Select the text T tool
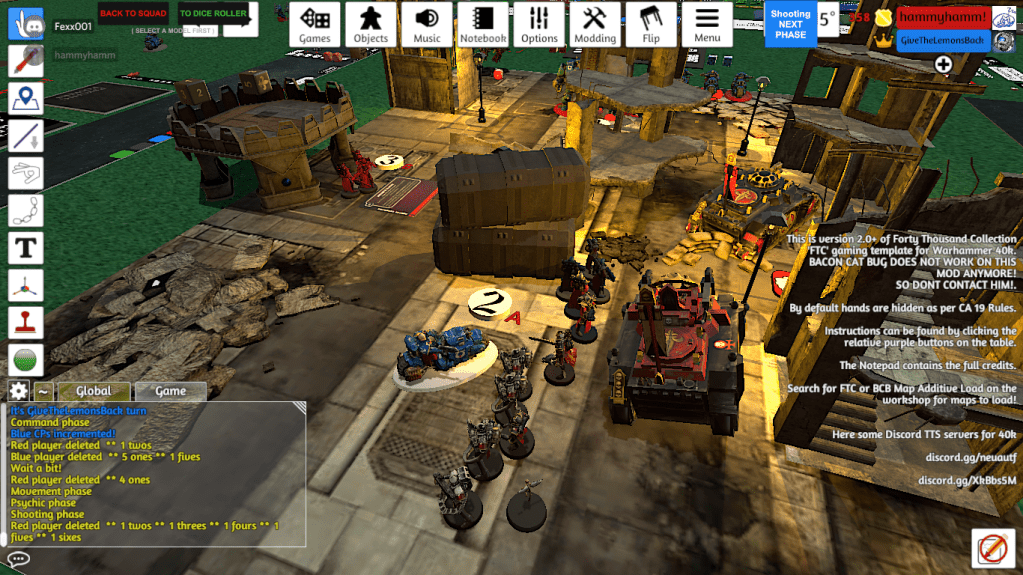This screenshot has width=1023, height=575. 26,246
